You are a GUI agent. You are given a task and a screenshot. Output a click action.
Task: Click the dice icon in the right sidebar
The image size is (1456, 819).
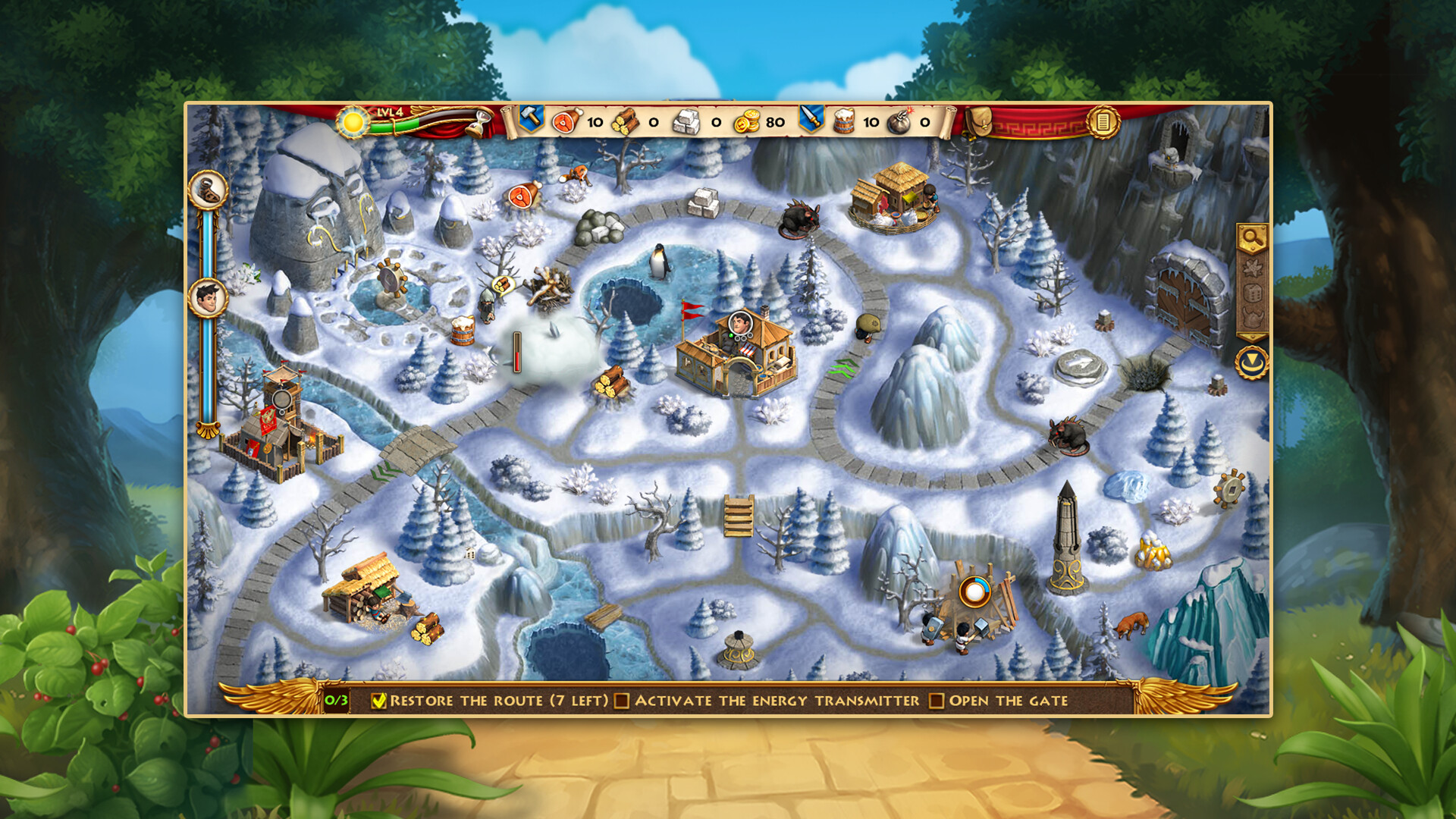click(1250, 293)
